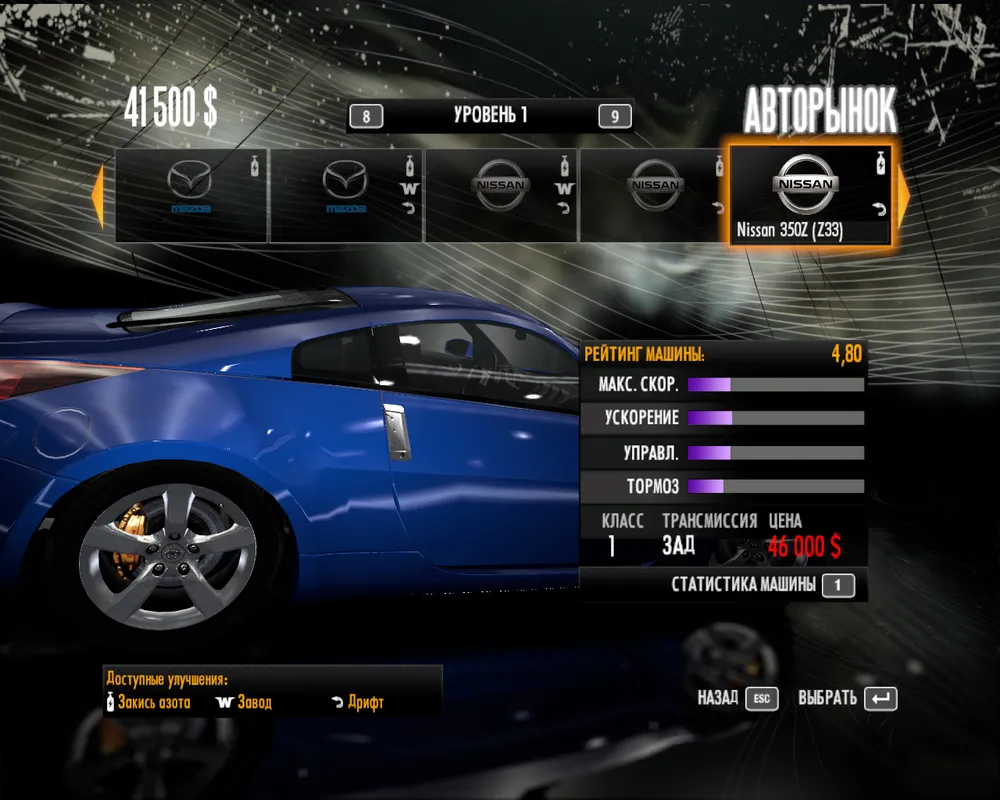Choose the unhighlighted Nissan tile without a W icon

(x=655, y=195)
